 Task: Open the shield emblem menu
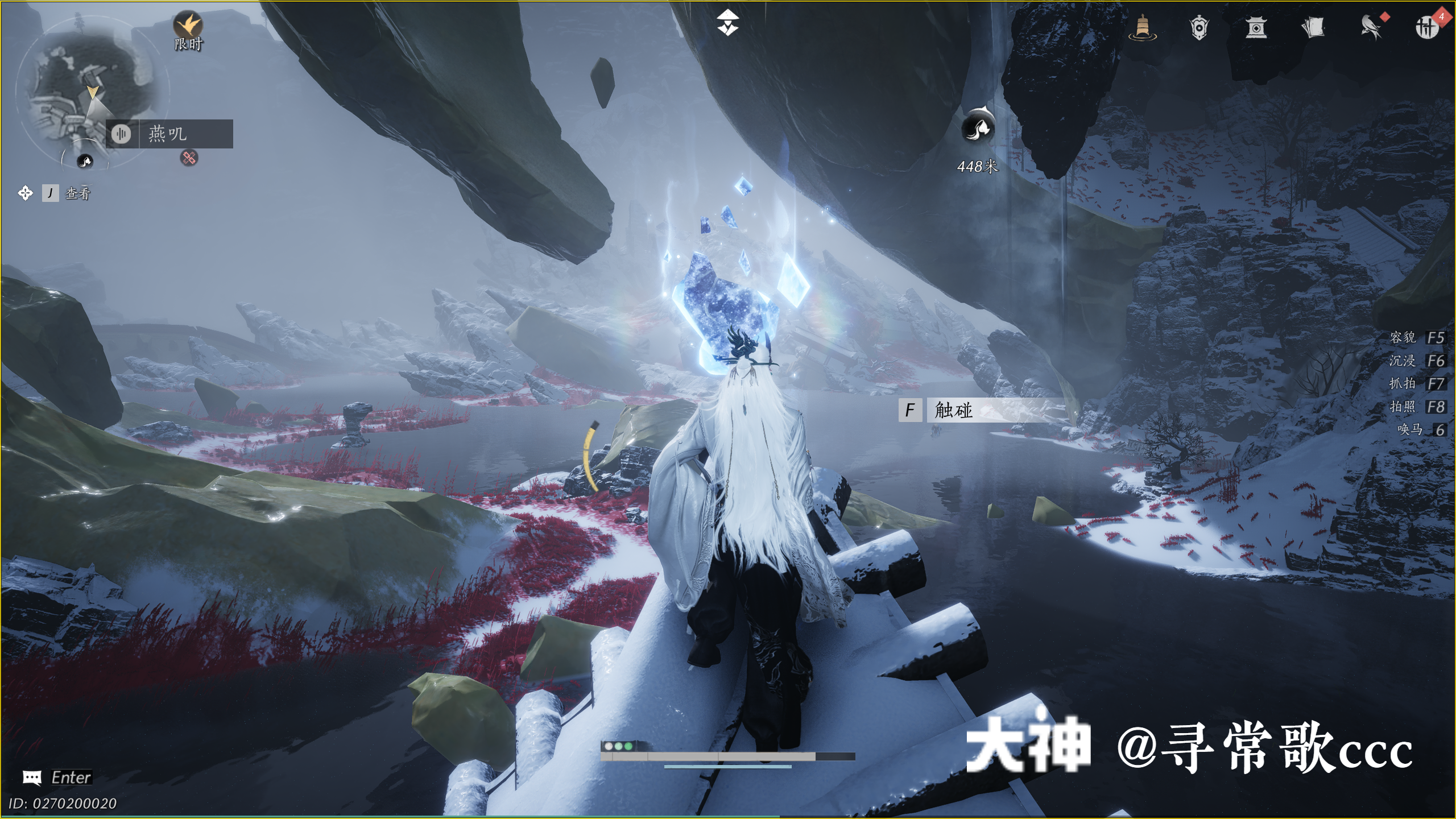tap(1199, 27)
